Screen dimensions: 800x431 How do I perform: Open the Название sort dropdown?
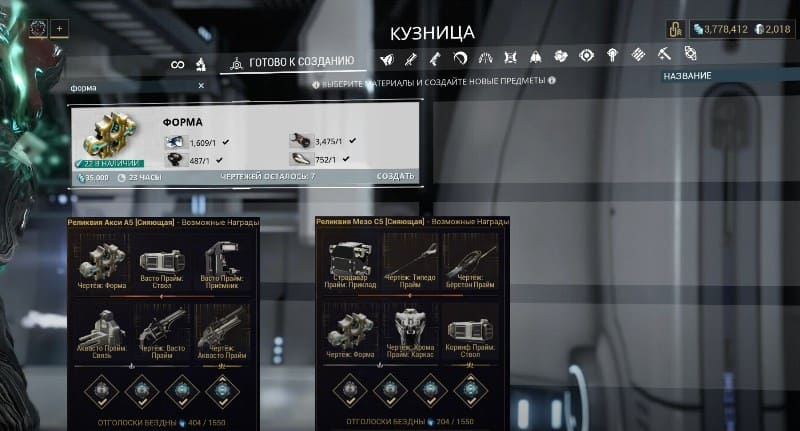(x=687, y=76)
